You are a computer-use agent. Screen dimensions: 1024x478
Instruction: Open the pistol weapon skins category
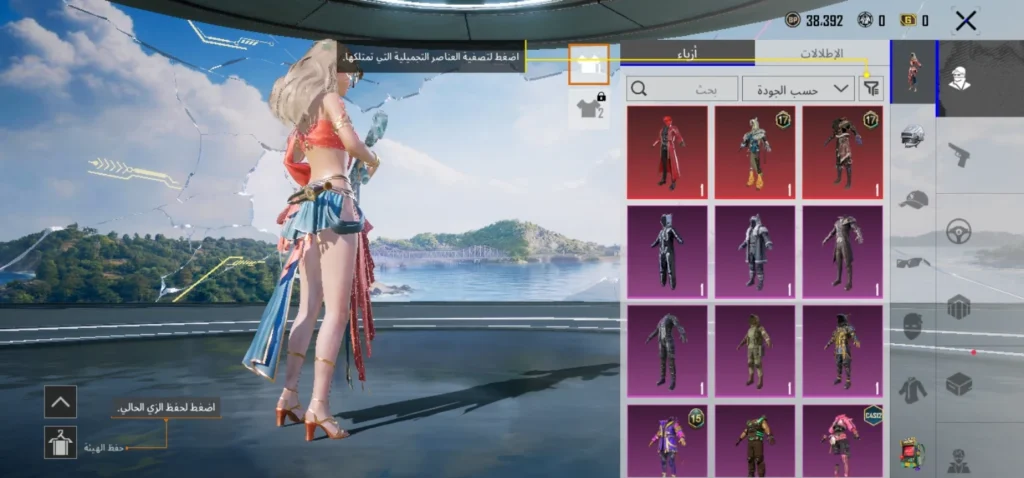959,154
